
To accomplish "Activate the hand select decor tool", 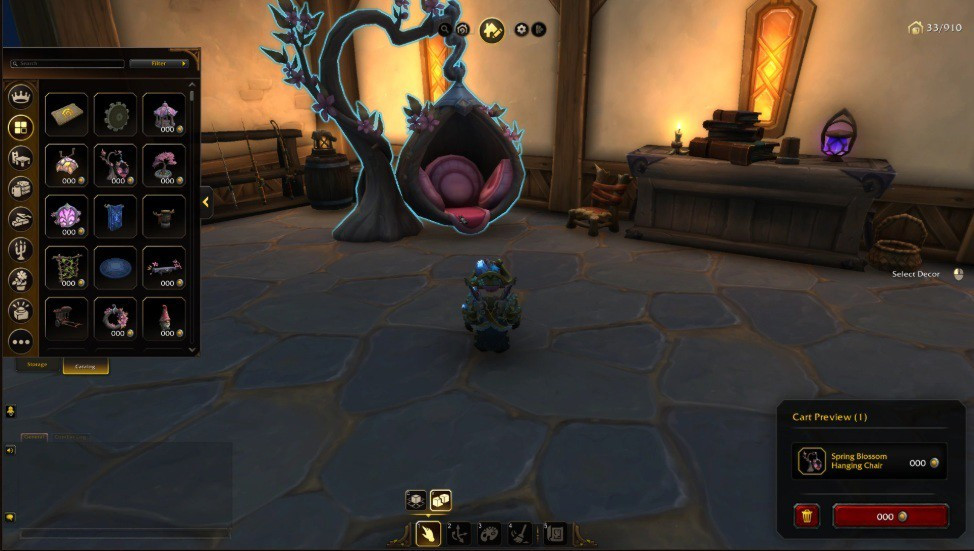I will click(429, 532).
